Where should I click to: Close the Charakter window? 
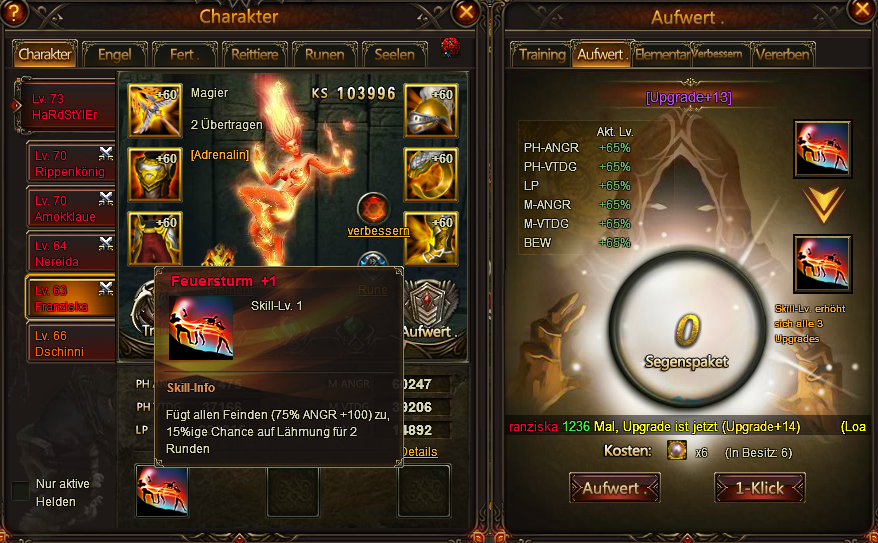(465, 12)
